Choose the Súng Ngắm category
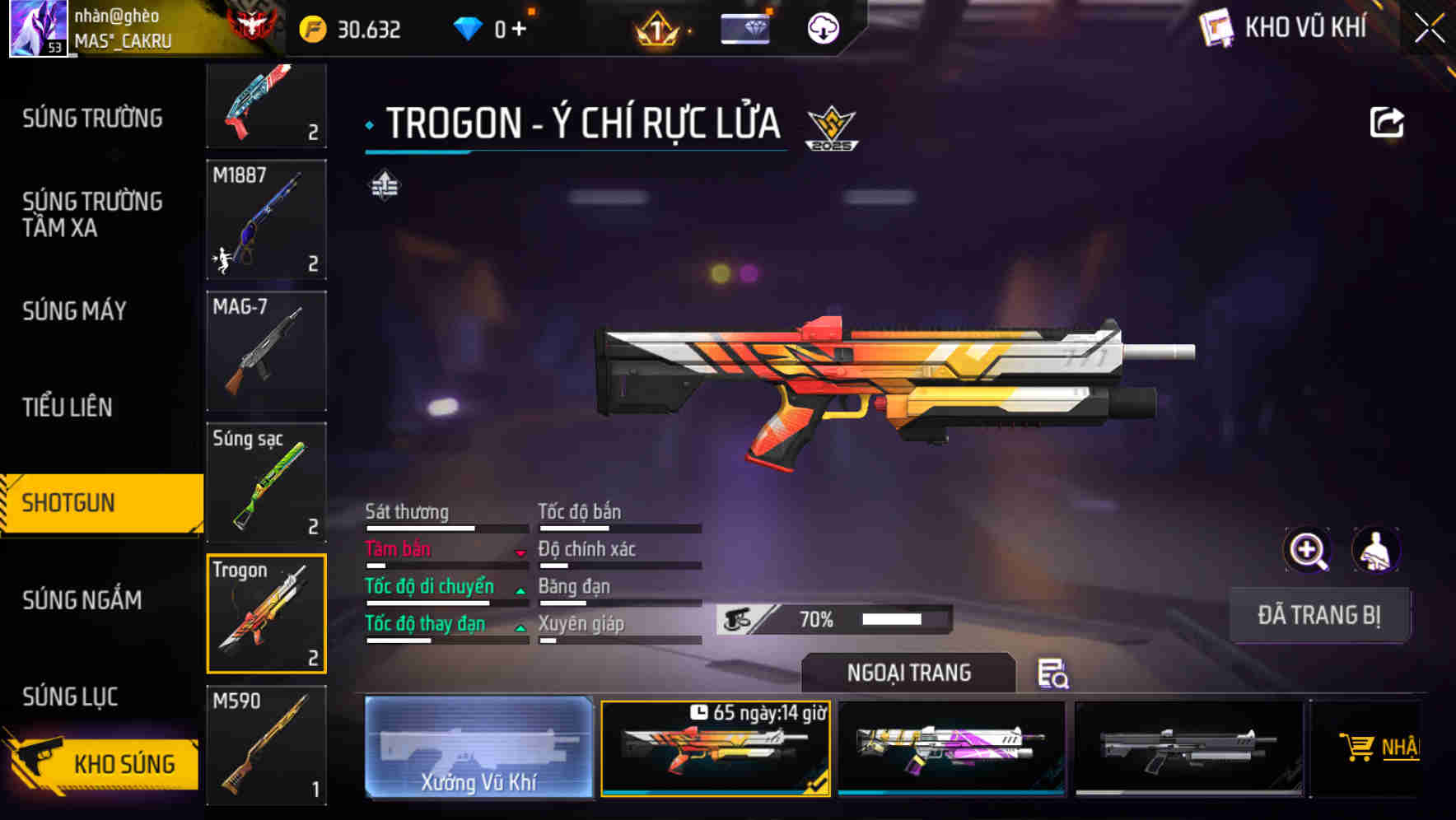This screenshot has height=820, width=1456. coord(82,600)
